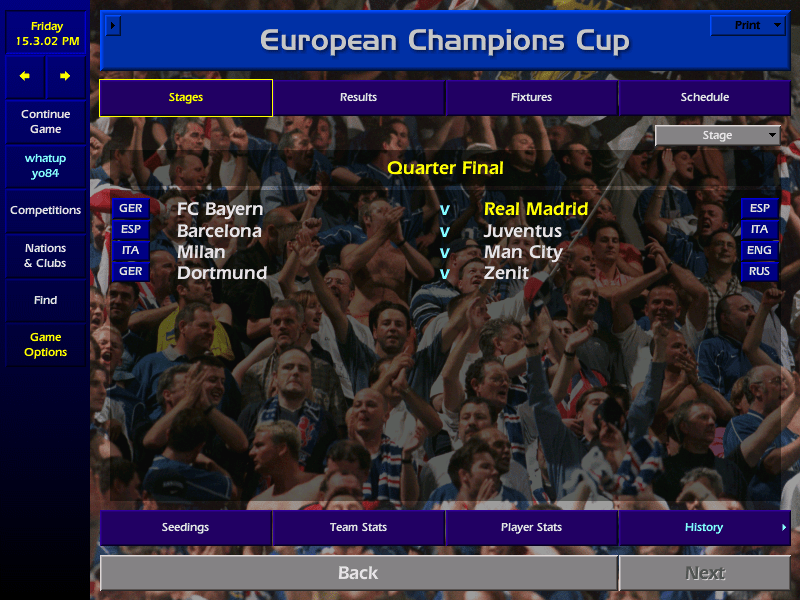Open the Fixtures tab
800x600 pixels.
pos(531,97)
